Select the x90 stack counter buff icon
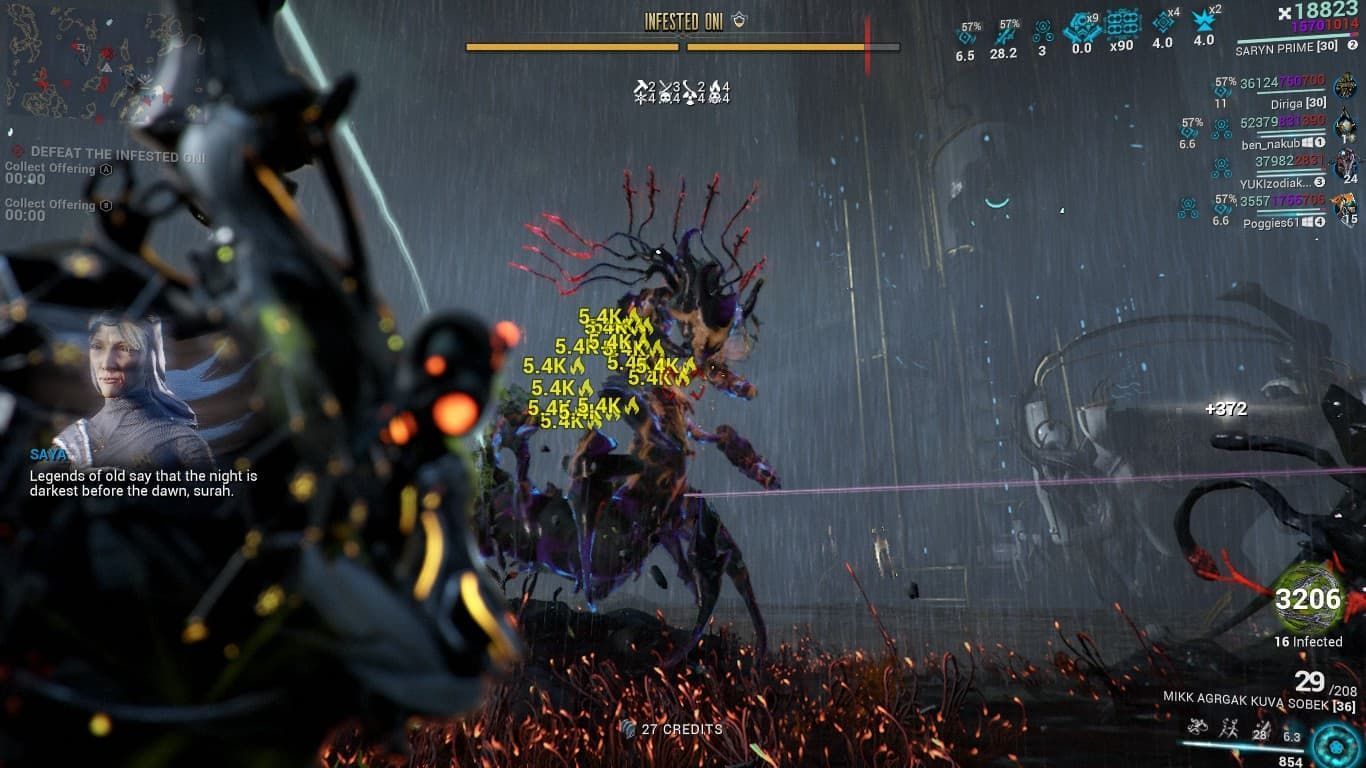Viewport: 1366px width, 768px height. click(x=1123, y=26)
